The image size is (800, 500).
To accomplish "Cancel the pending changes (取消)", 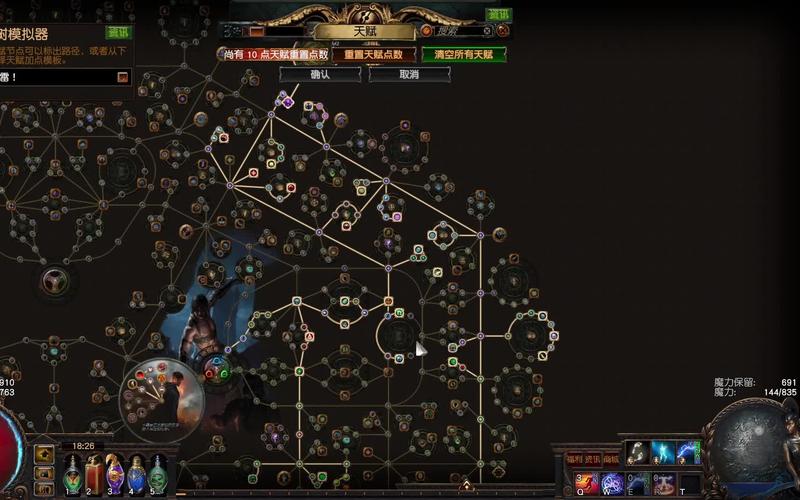I will [x=409, y=74].
